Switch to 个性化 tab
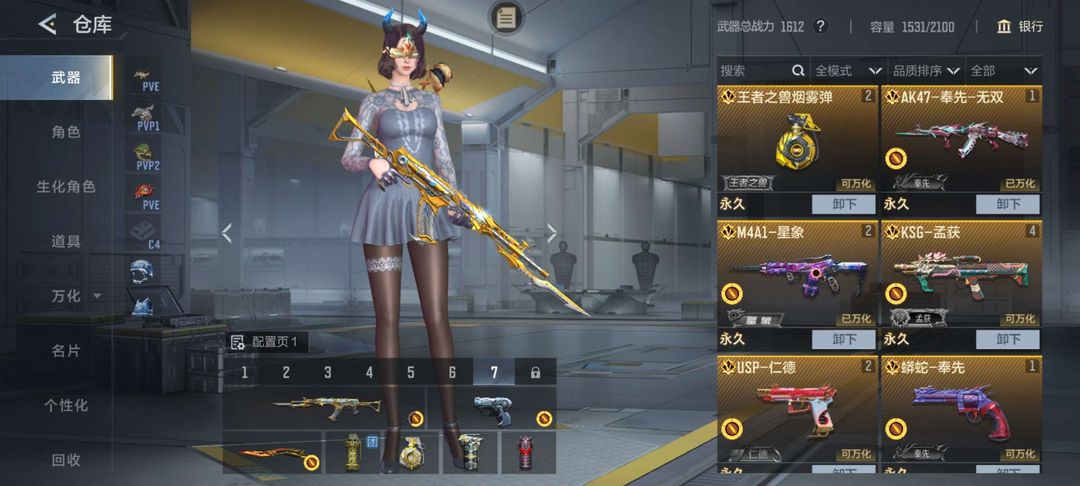 point(66,405)
